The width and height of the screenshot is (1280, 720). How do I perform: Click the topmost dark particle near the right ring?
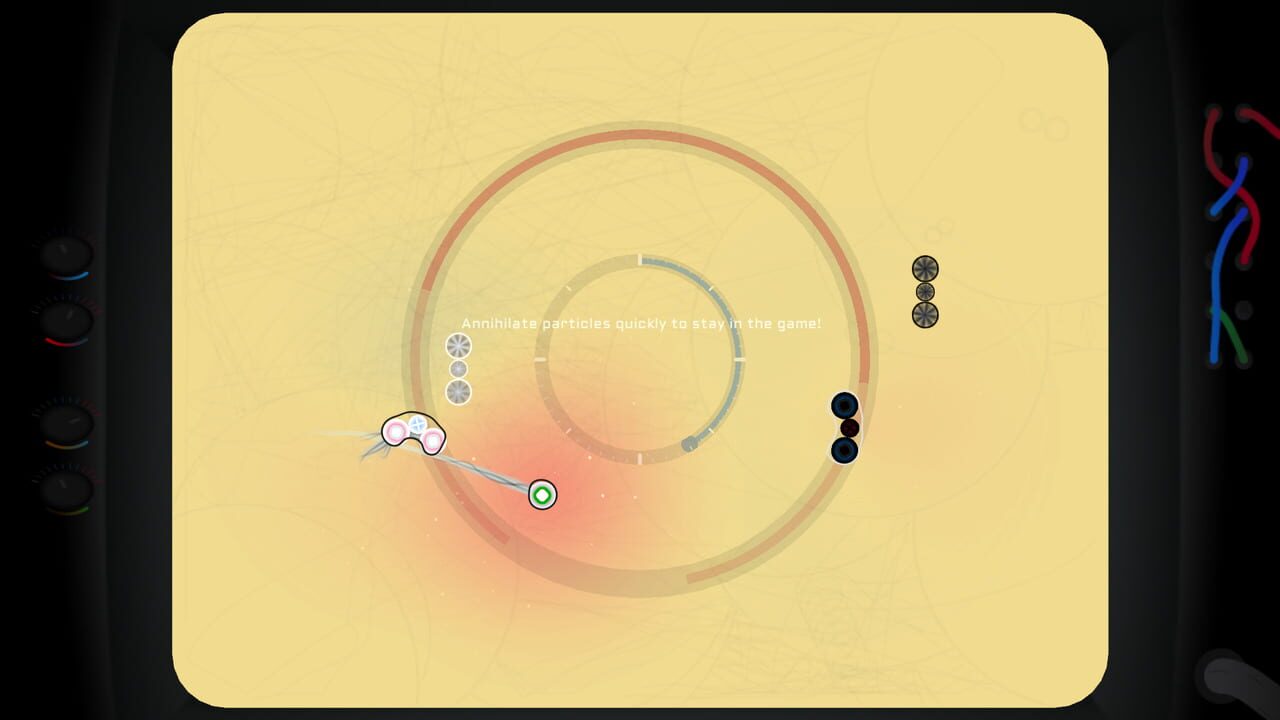click(x=845, y=405)
